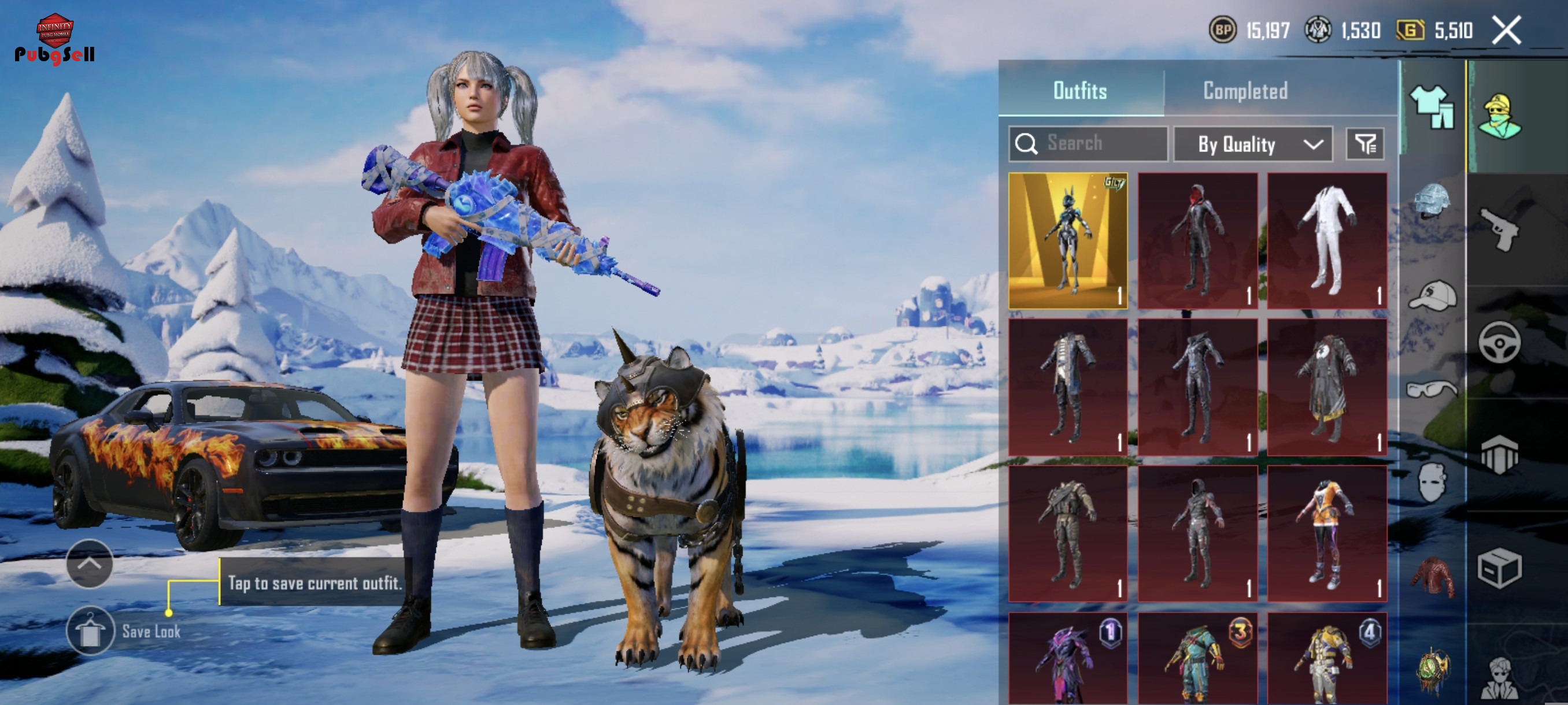This screenshot has height=705, width=1568.
Task: Open the outfit filter options
Action: (1364, 144)
